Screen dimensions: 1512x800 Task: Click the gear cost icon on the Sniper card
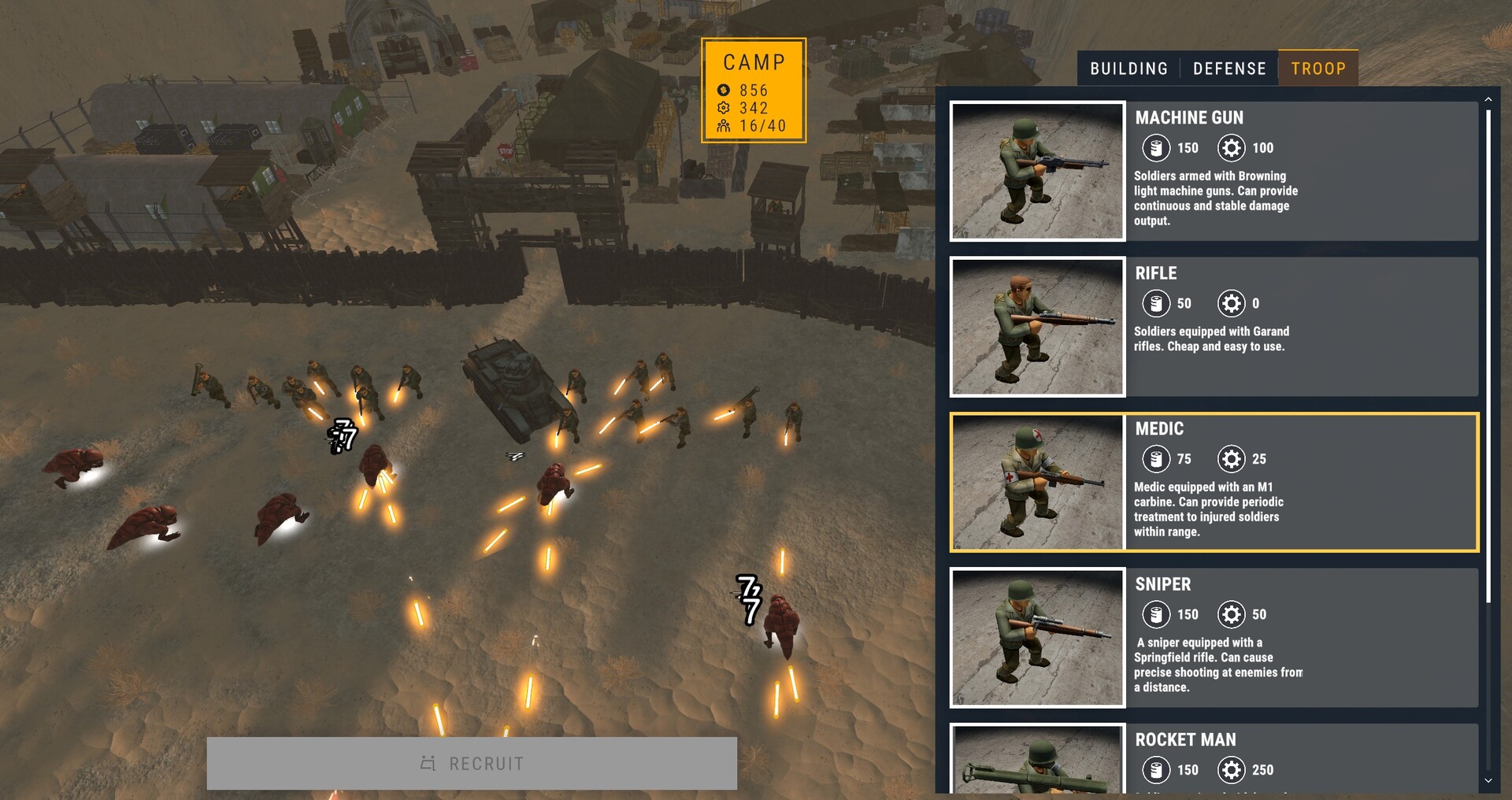[1233, 615]
